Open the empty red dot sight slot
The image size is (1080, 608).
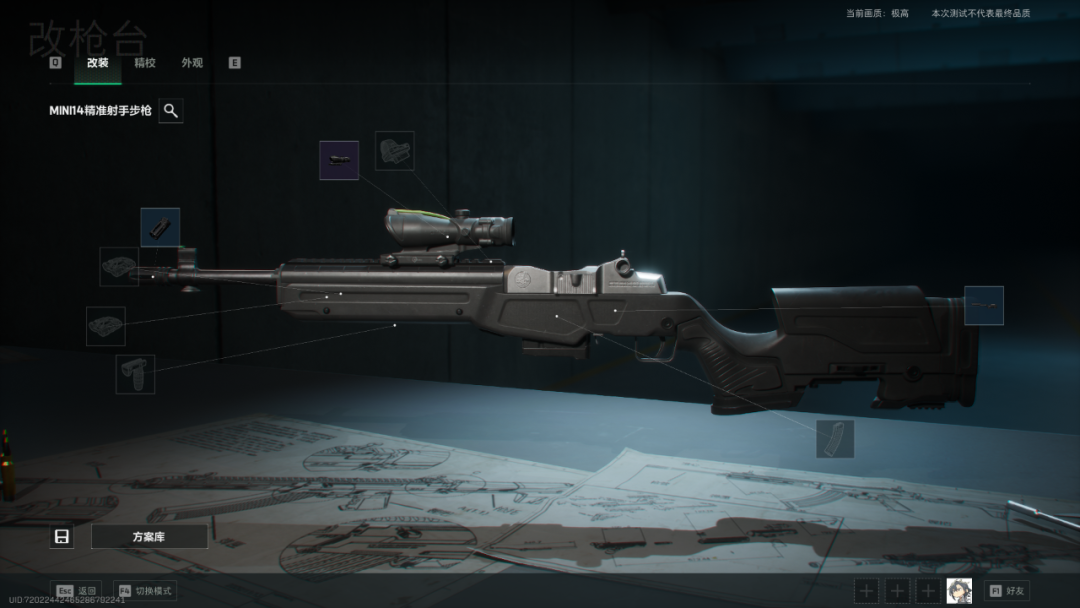pos(394,151)
